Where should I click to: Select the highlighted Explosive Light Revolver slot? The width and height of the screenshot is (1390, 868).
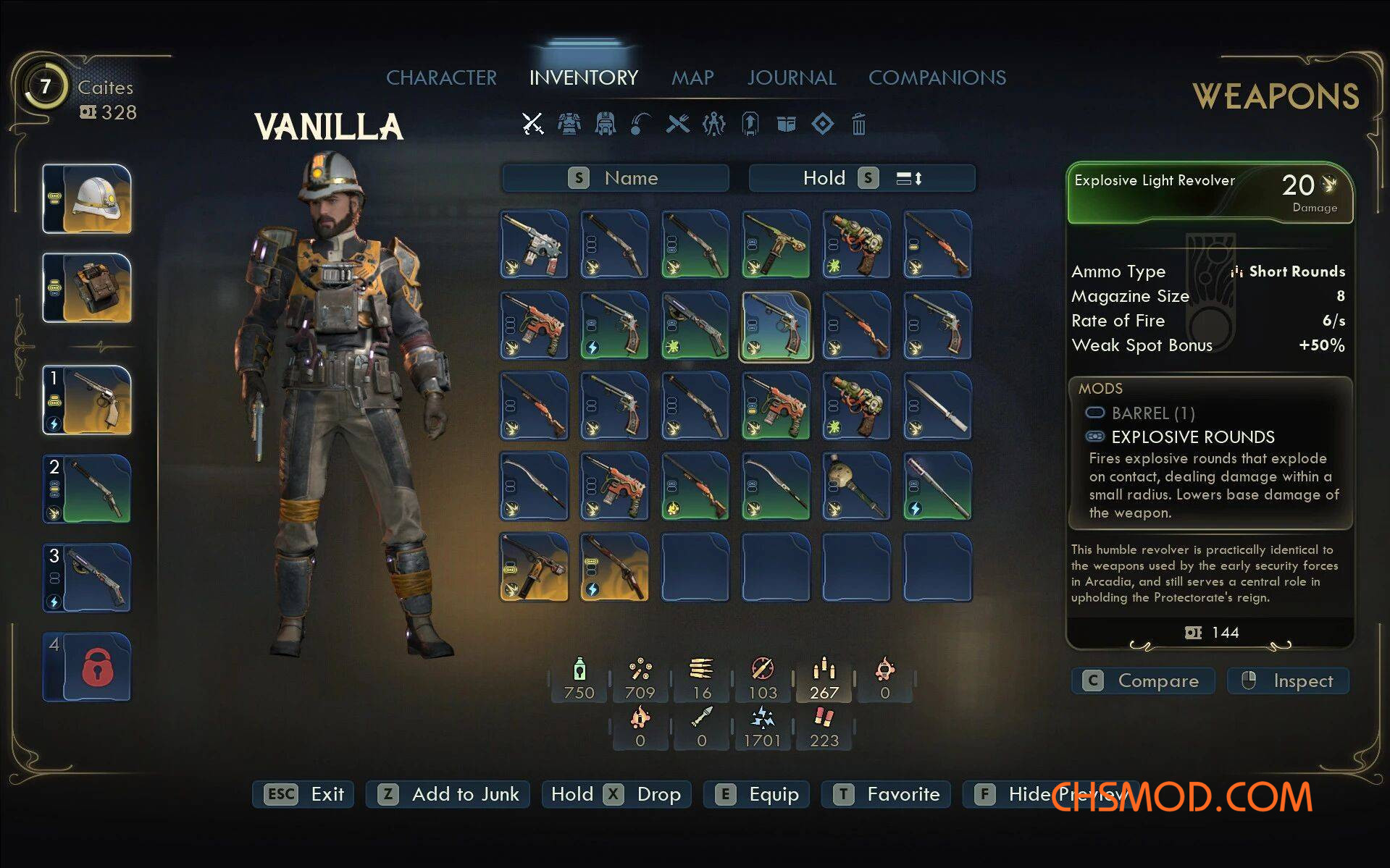pos(776,326)
